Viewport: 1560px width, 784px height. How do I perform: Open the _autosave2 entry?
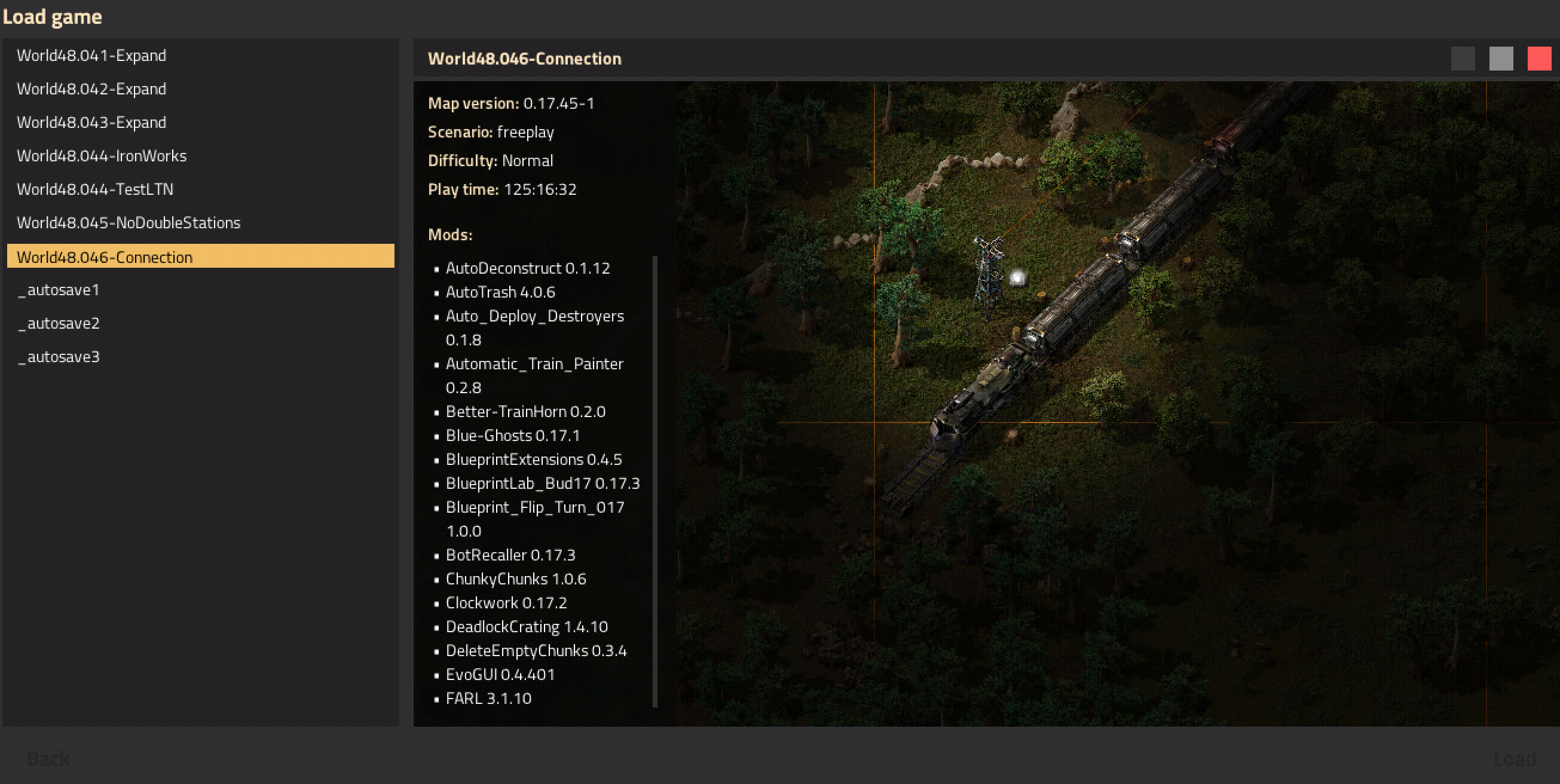58,323
